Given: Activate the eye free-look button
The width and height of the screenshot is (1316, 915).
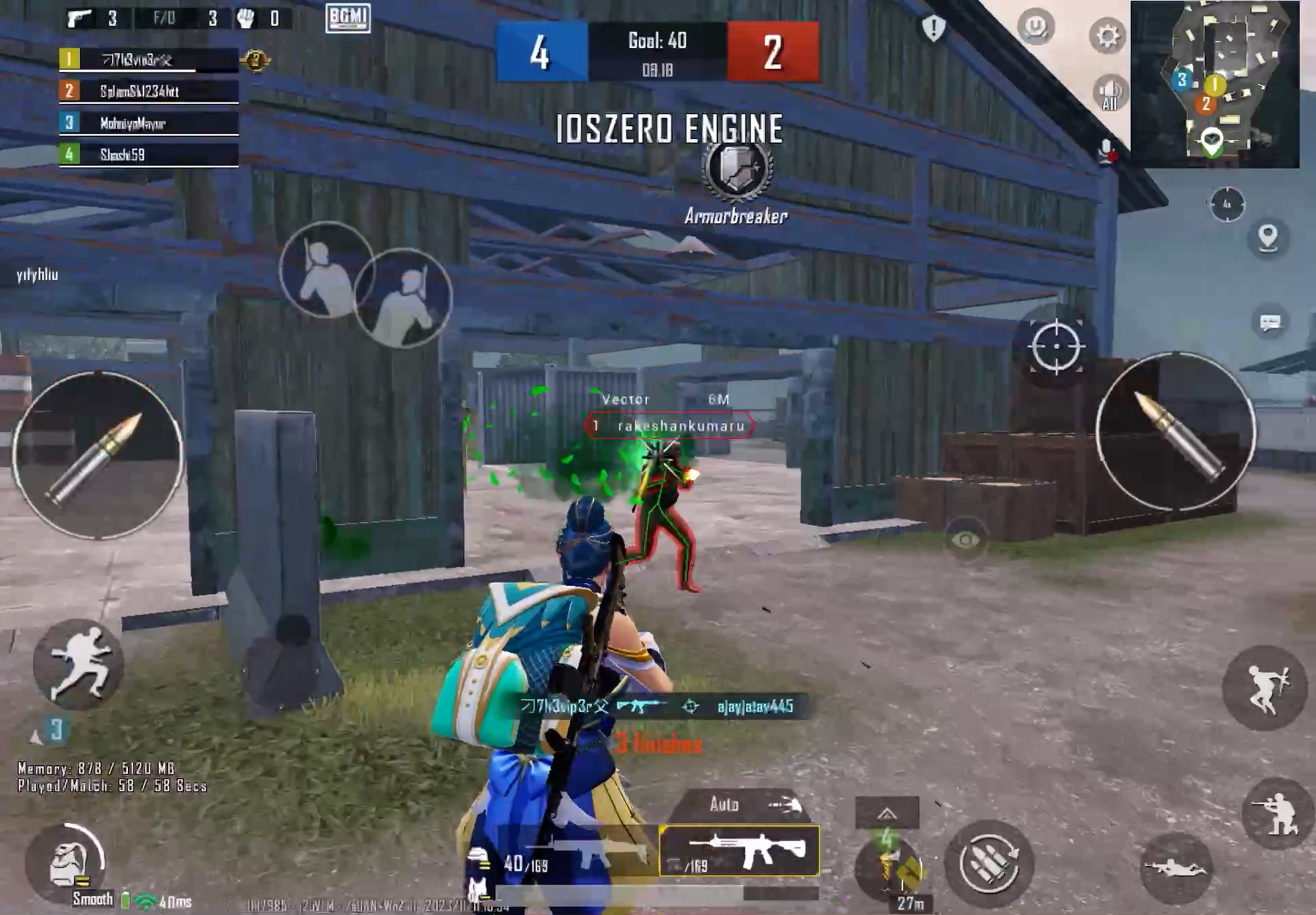Looking at the screenshot, I should [x=966, y=540].
